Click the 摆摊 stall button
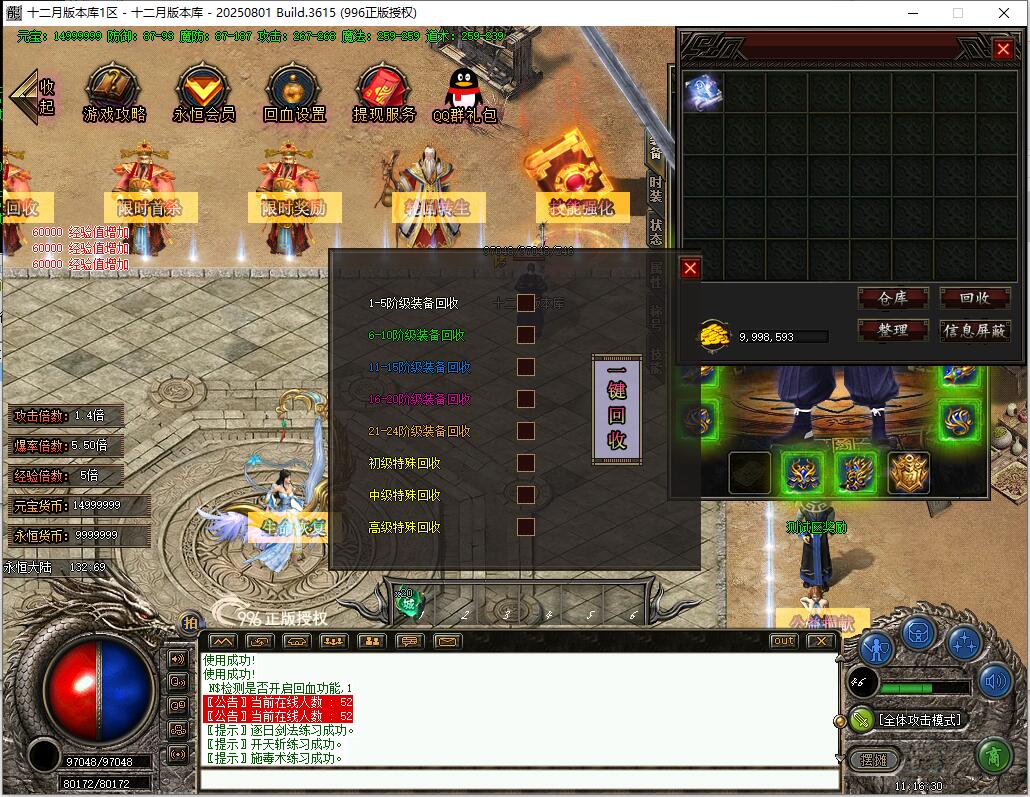 click(x=873, y=759)
